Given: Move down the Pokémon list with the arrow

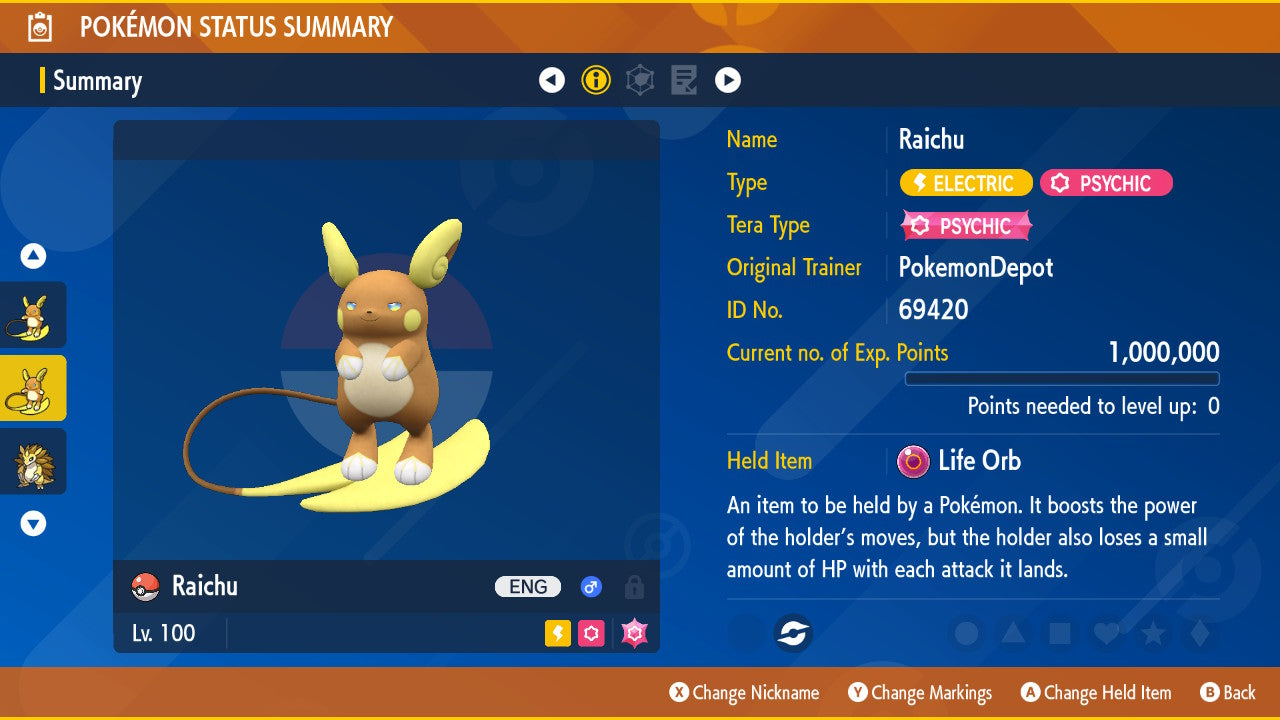Looking at the screenshot, I should tap(33, 523).
